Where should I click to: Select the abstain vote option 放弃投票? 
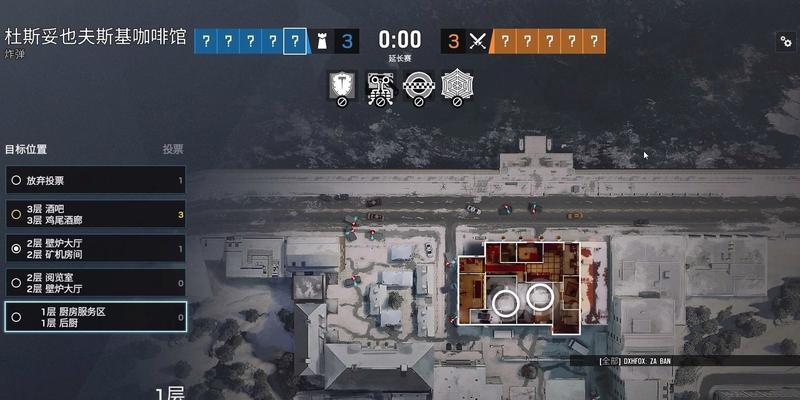(x=95, y=181)
